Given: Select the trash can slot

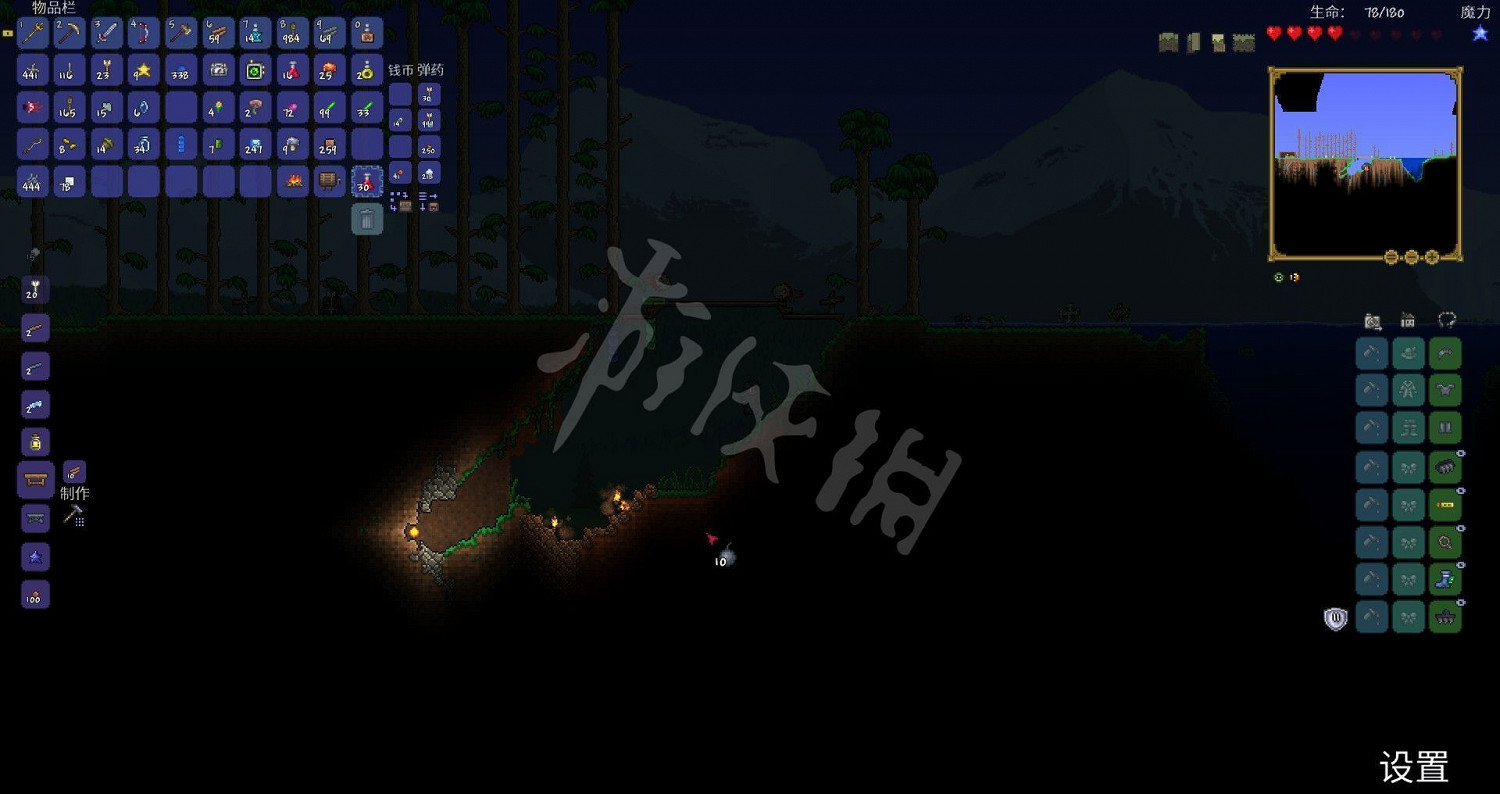Looking at the screenshot, I should (367, 218).
